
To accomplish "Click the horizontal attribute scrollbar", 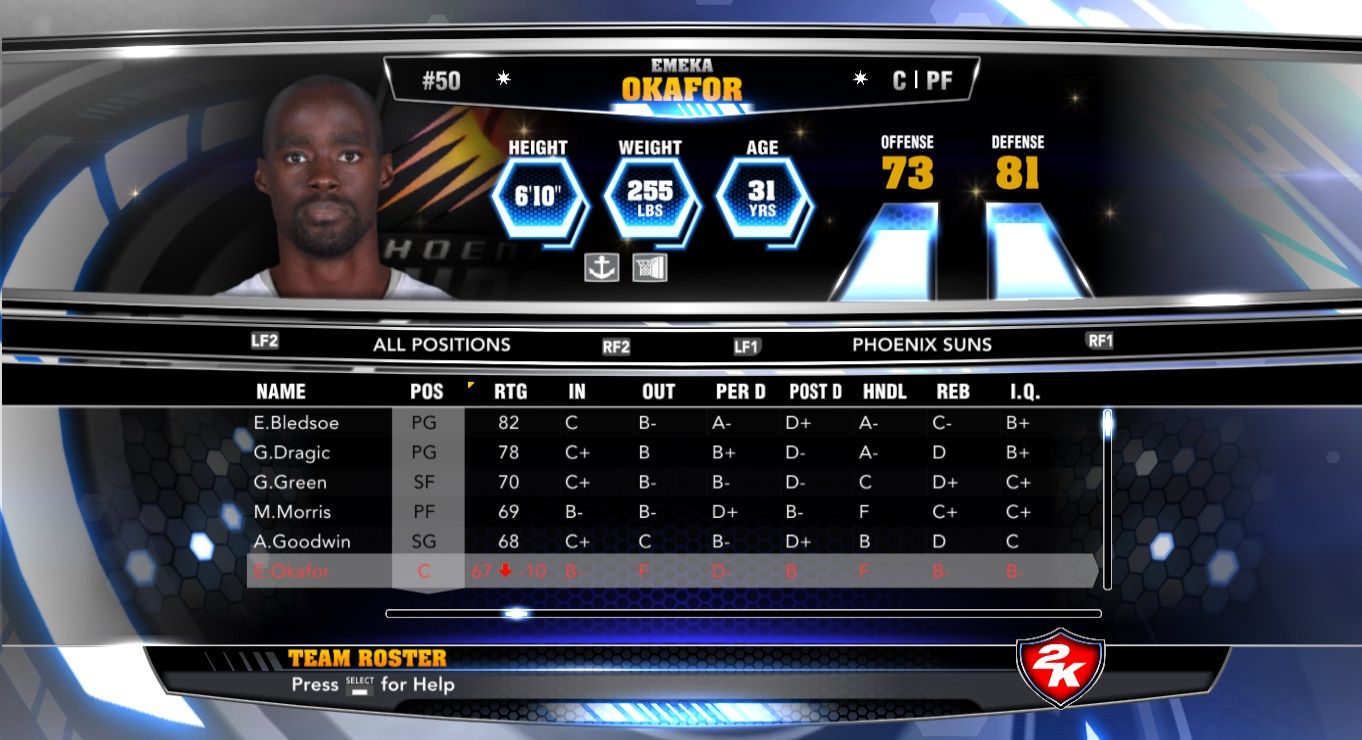I will tap(743, 613).
